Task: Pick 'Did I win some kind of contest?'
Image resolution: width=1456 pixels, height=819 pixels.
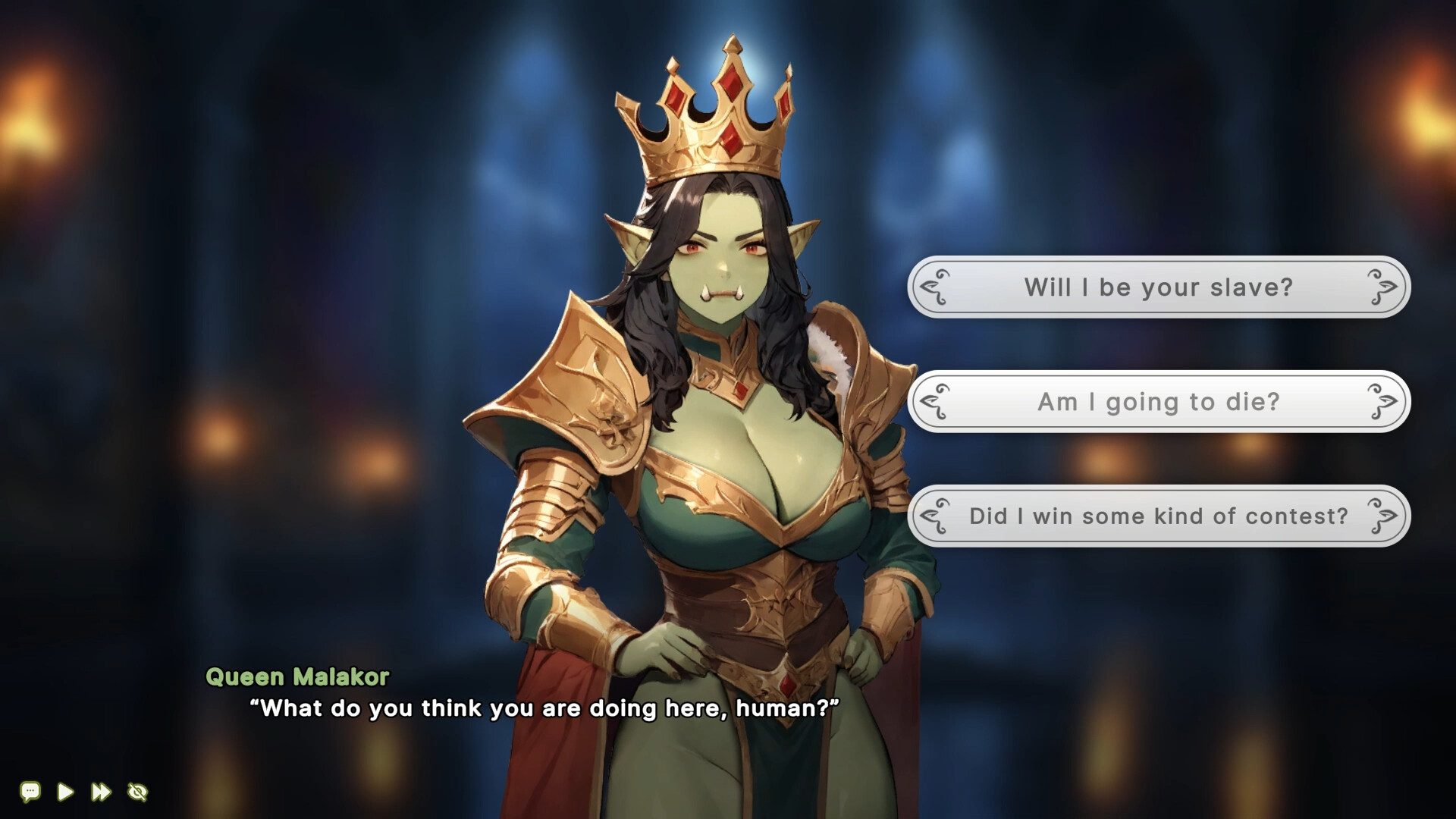Action: (x=1159, y=516)
